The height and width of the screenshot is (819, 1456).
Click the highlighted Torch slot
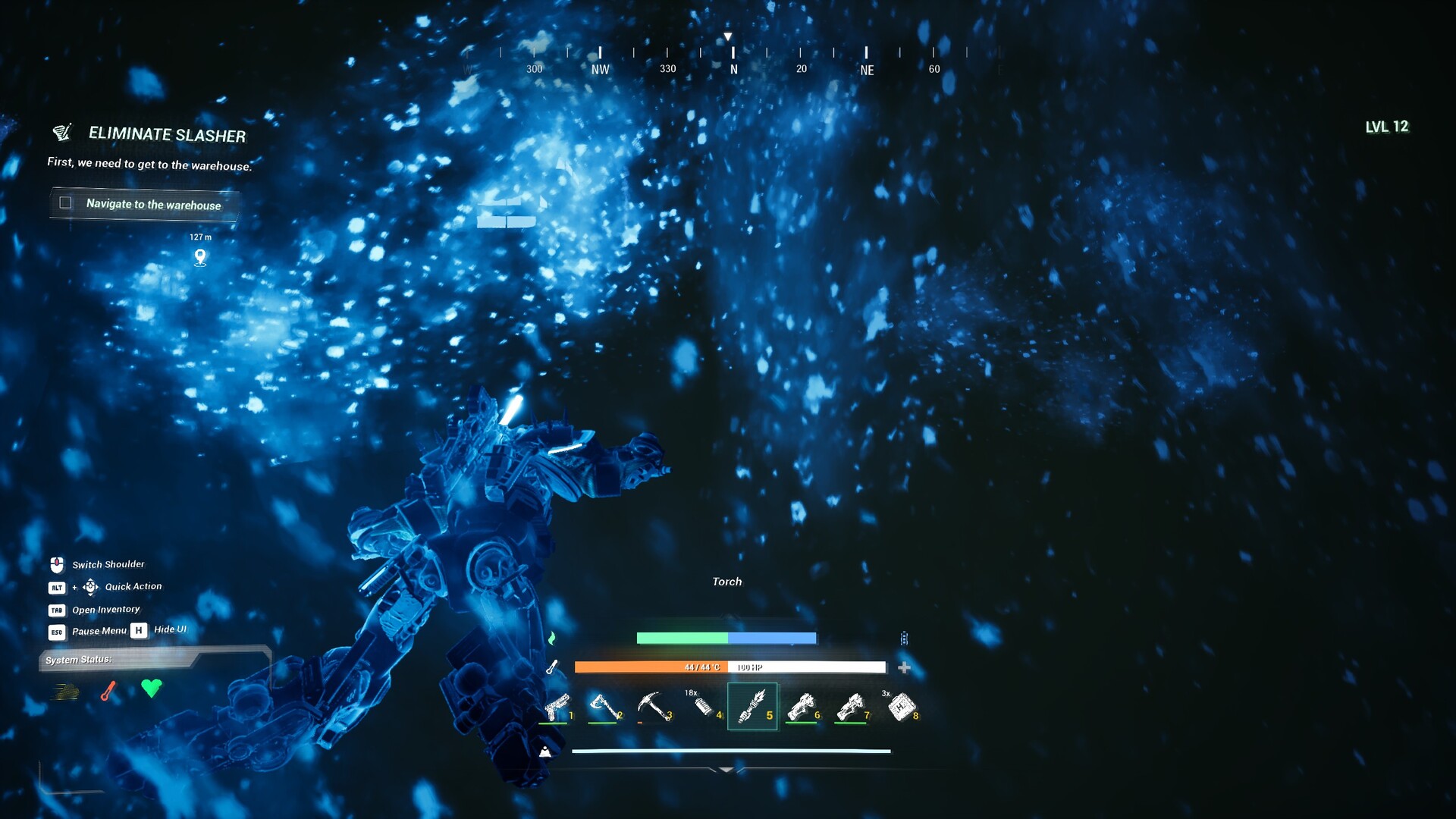(x=752, y=707)
